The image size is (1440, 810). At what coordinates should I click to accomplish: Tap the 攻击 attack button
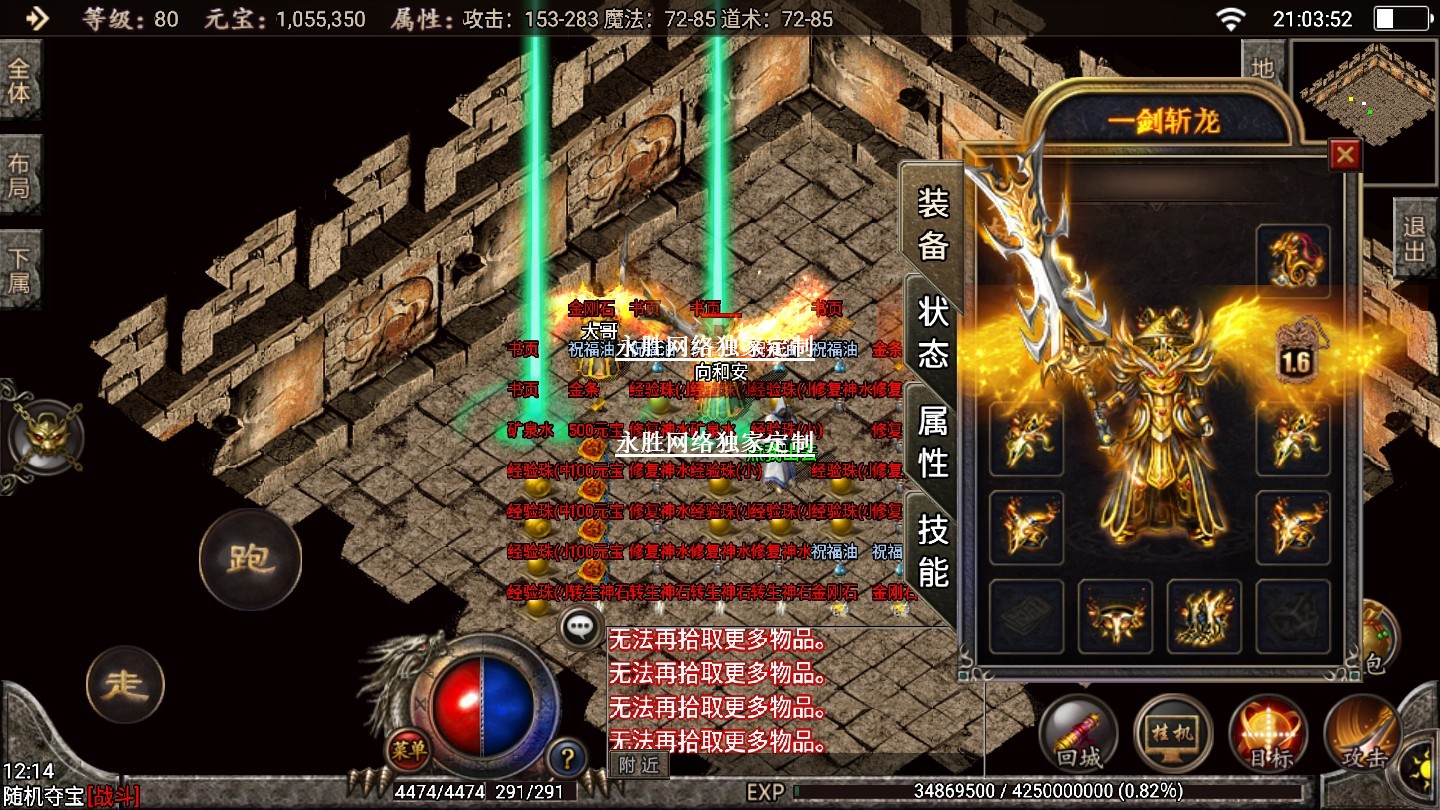pos(1362,735)
